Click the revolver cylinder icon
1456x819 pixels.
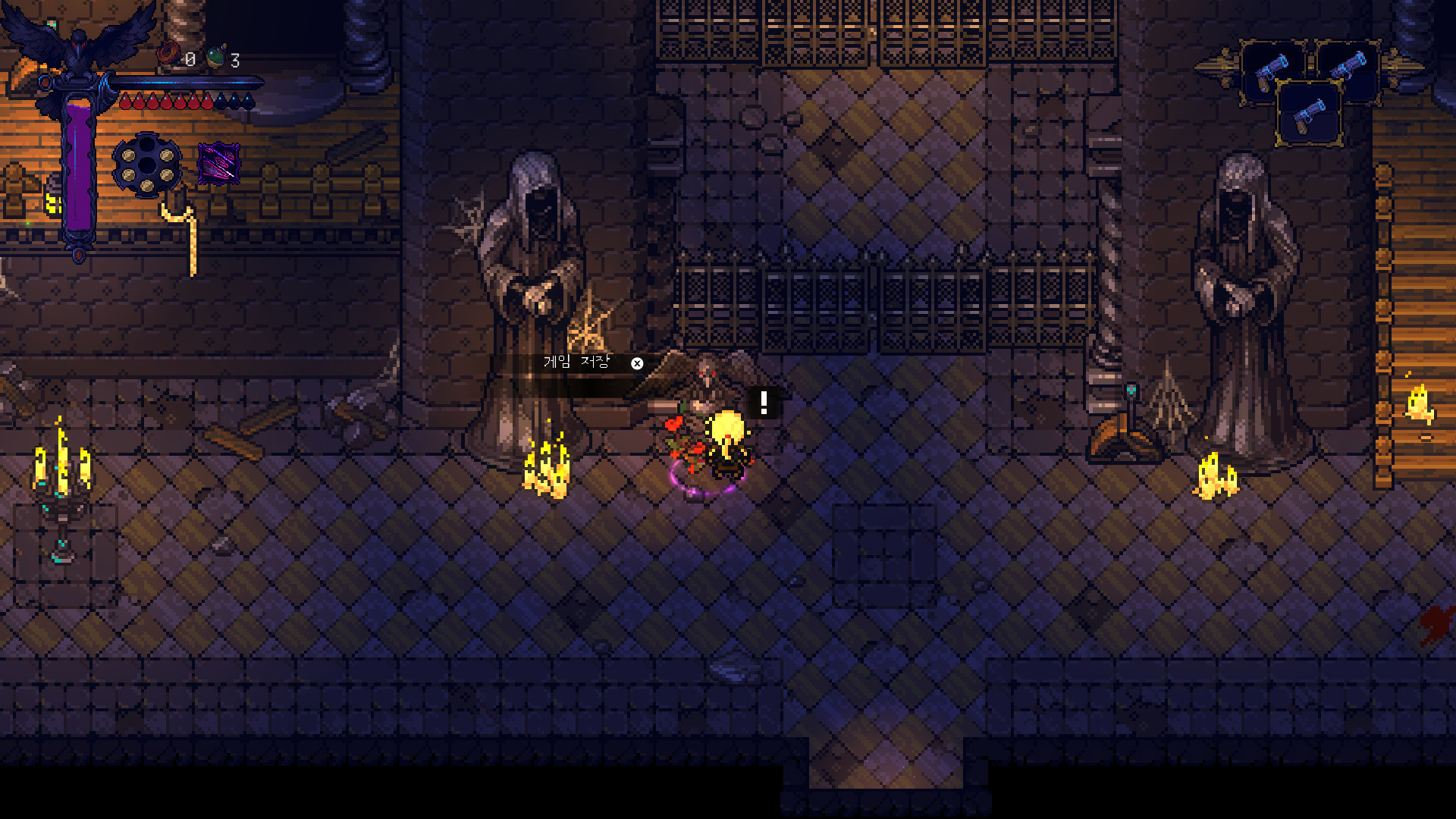coord(147,165)
